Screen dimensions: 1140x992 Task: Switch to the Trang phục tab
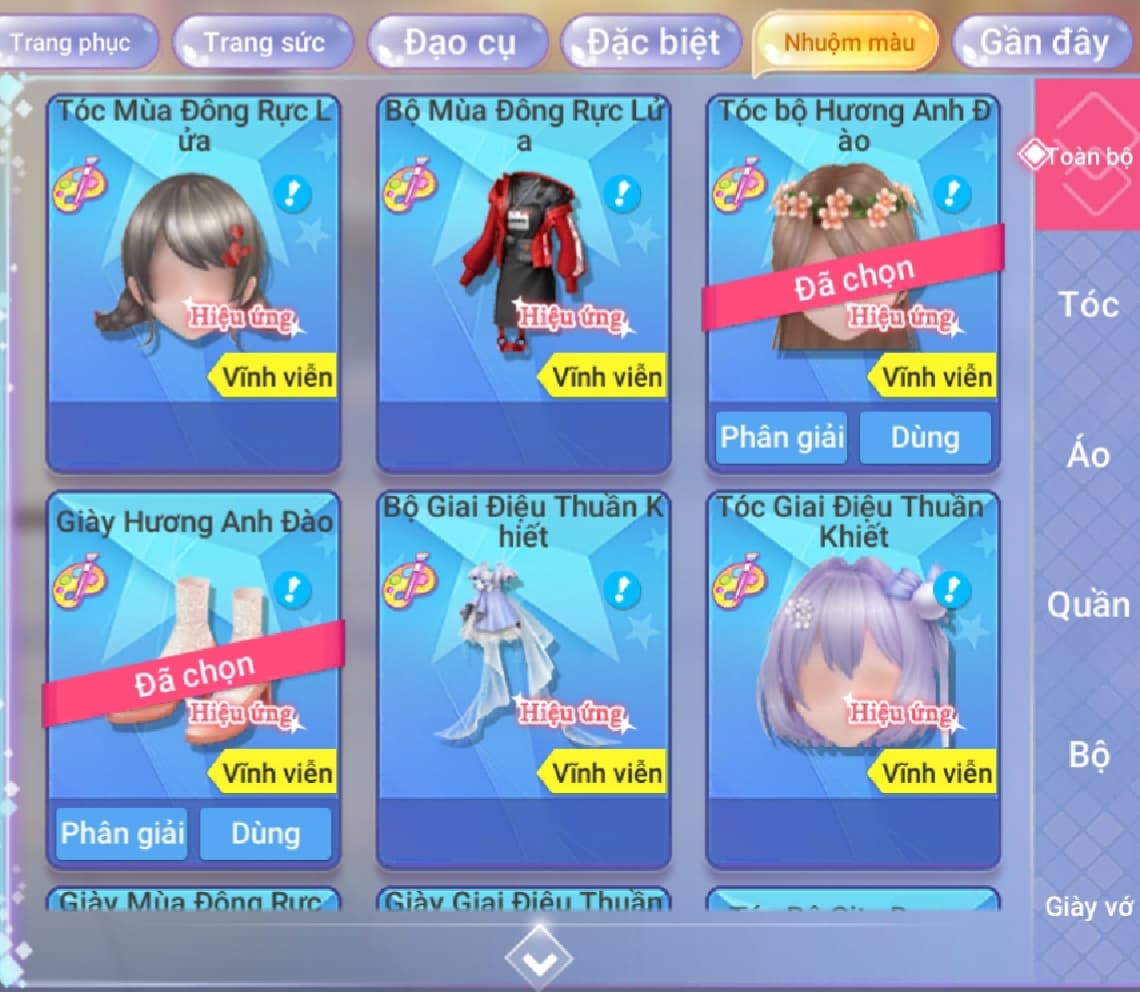pyautogui.click(x=72, y=44)
